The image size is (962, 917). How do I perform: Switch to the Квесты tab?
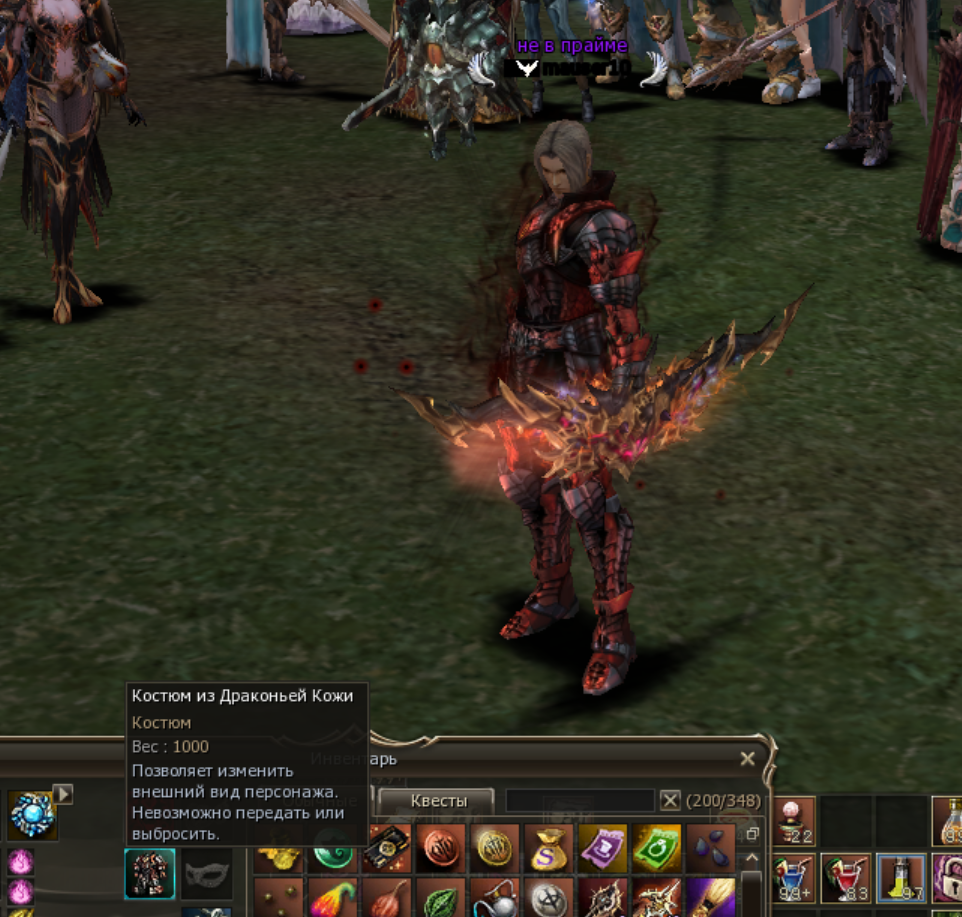437,801
